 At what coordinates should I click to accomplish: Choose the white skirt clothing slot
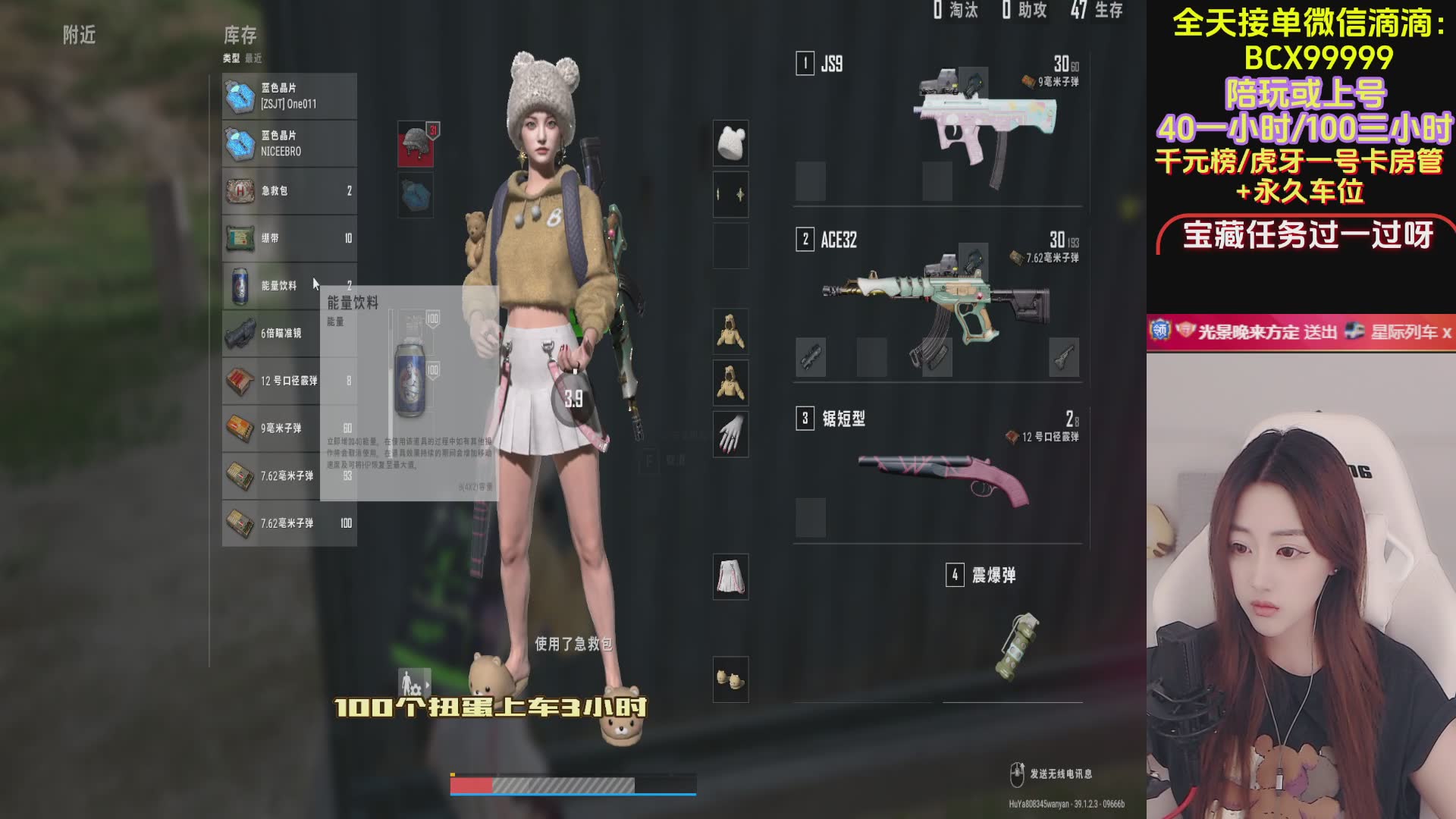[x=730, y=576]
